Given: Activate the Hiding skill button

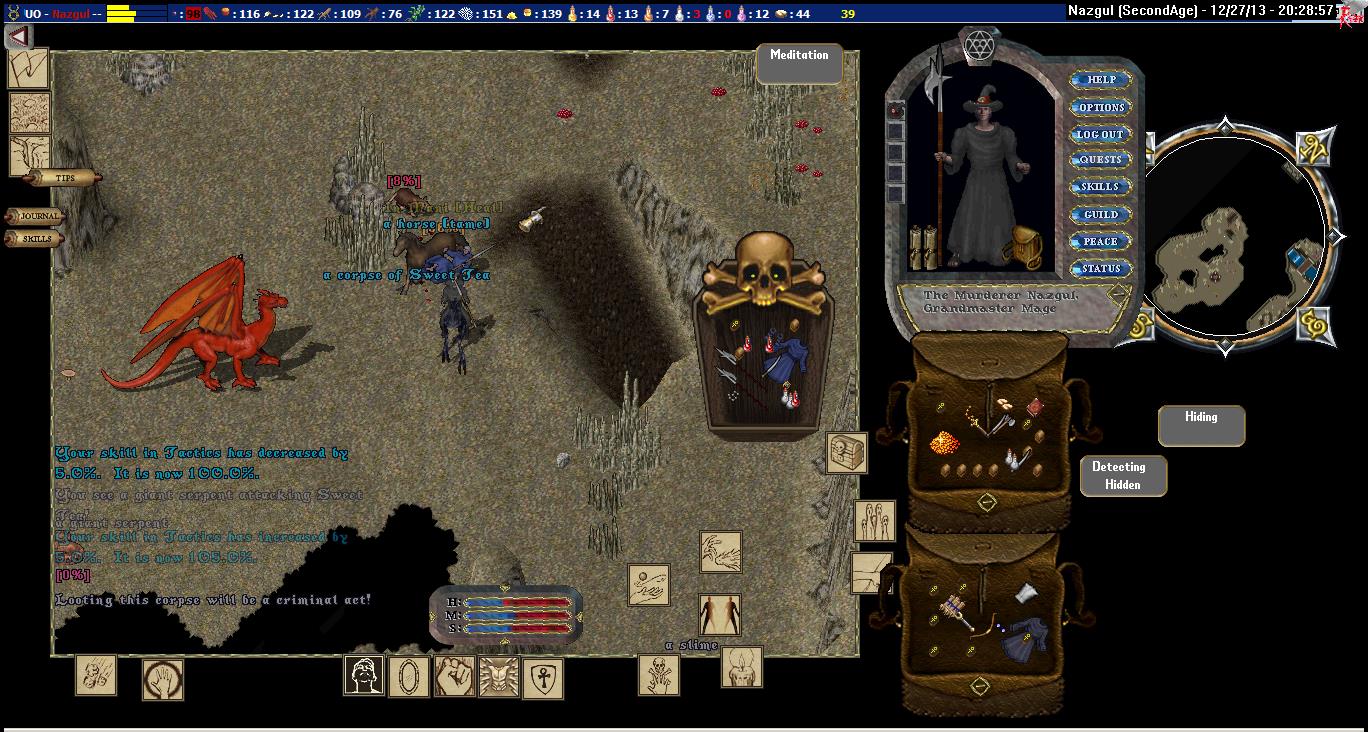Looking at the screenshot, I should 1201,425.
